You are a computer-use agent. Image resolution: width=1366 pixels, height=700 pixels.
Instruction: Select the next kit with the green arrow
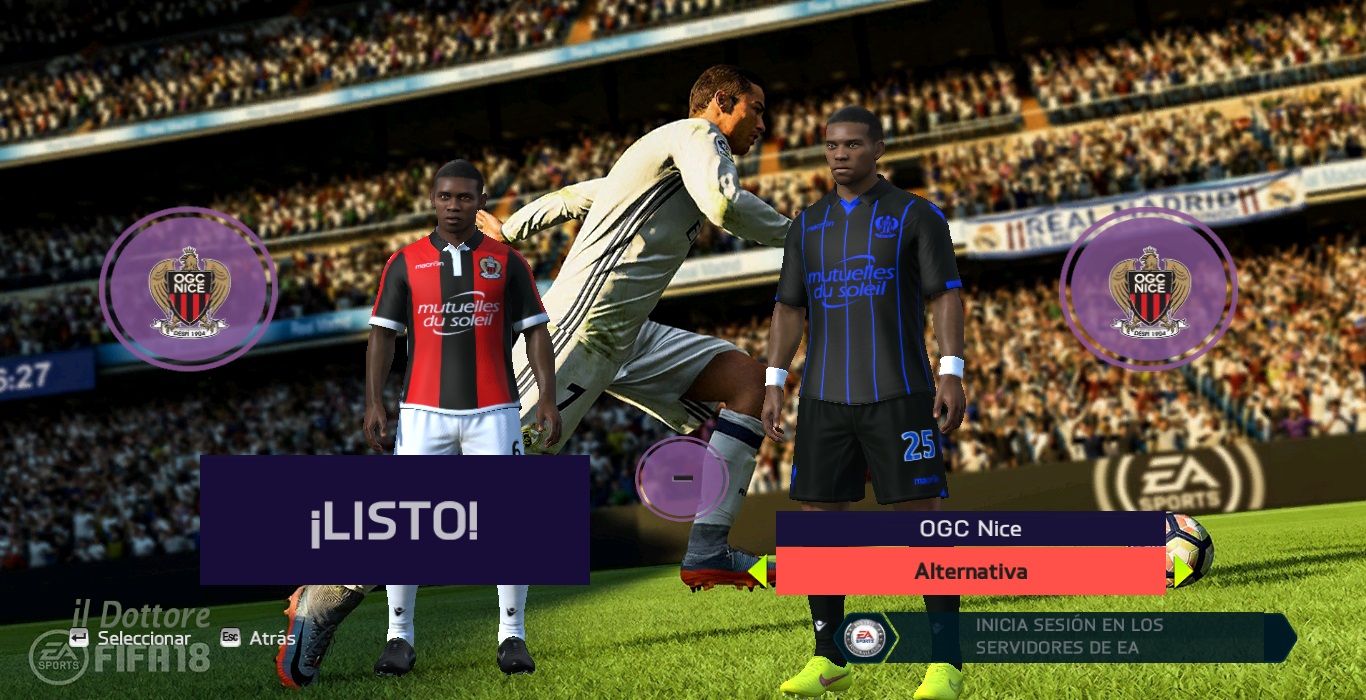click(x=1182, y=571)
